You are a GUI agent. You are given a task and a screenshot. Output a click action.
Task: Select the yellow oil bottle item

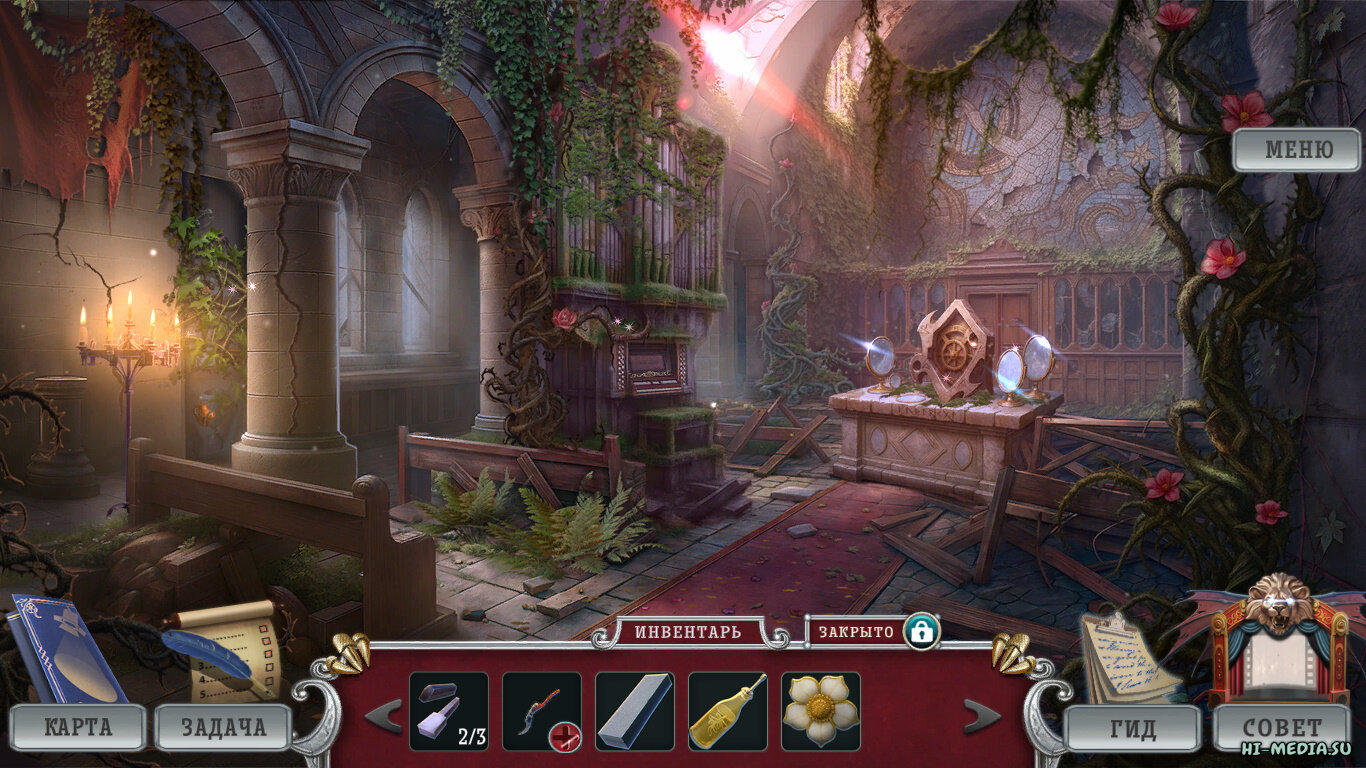(727, 711)
